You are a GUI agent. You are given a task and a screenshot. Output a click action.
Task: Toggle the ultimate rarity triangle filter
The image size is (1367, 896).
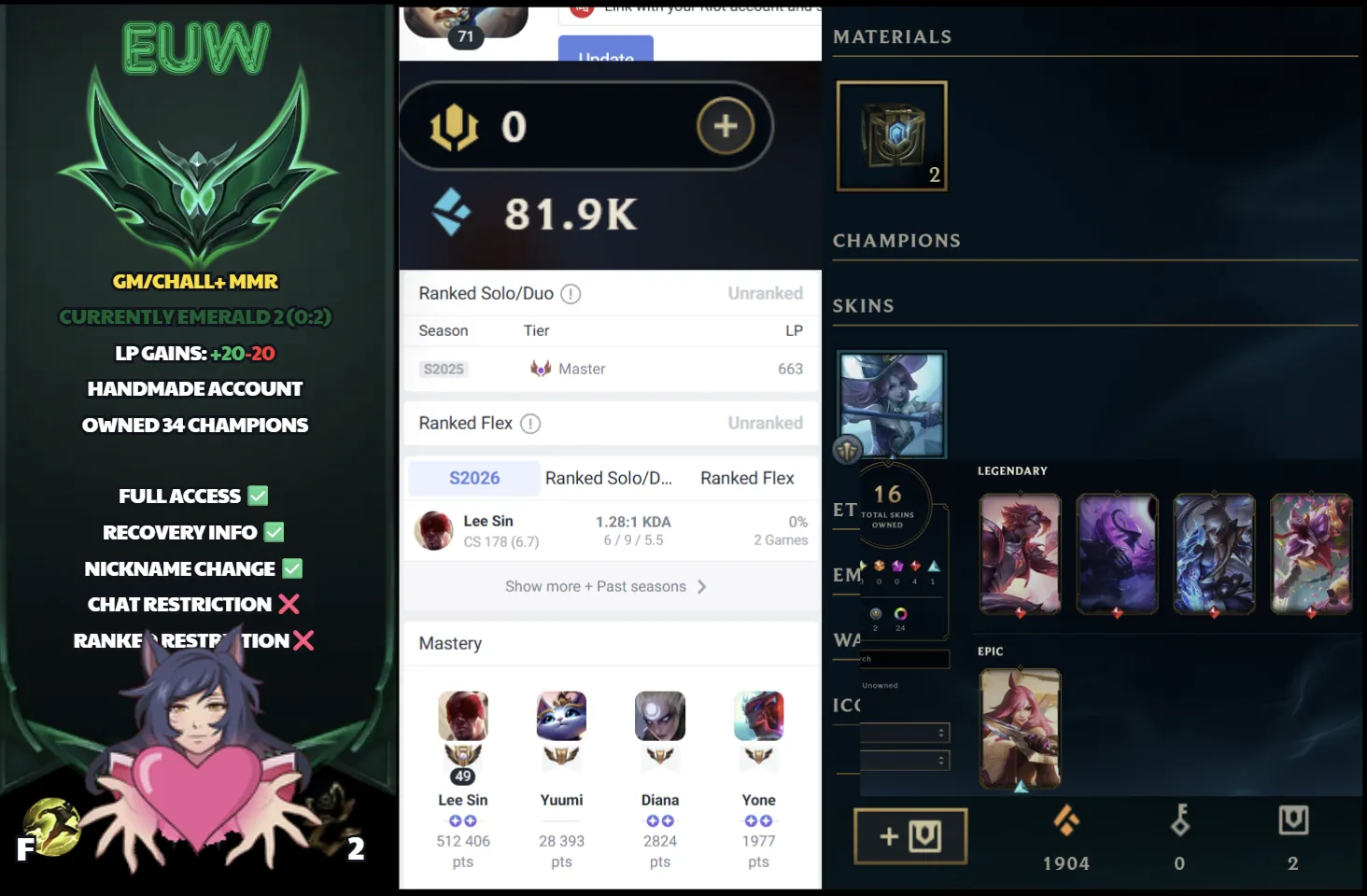932,567
